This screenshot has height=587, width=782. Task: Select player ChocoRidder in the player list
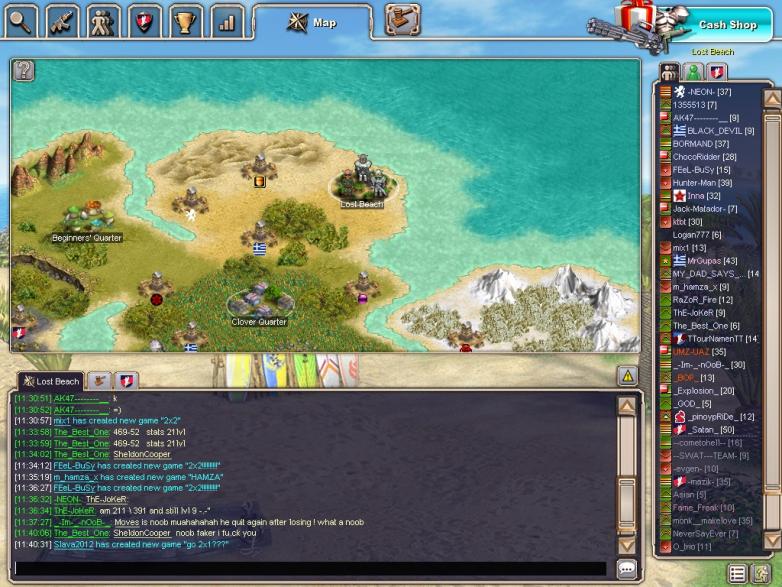[704, 157]
